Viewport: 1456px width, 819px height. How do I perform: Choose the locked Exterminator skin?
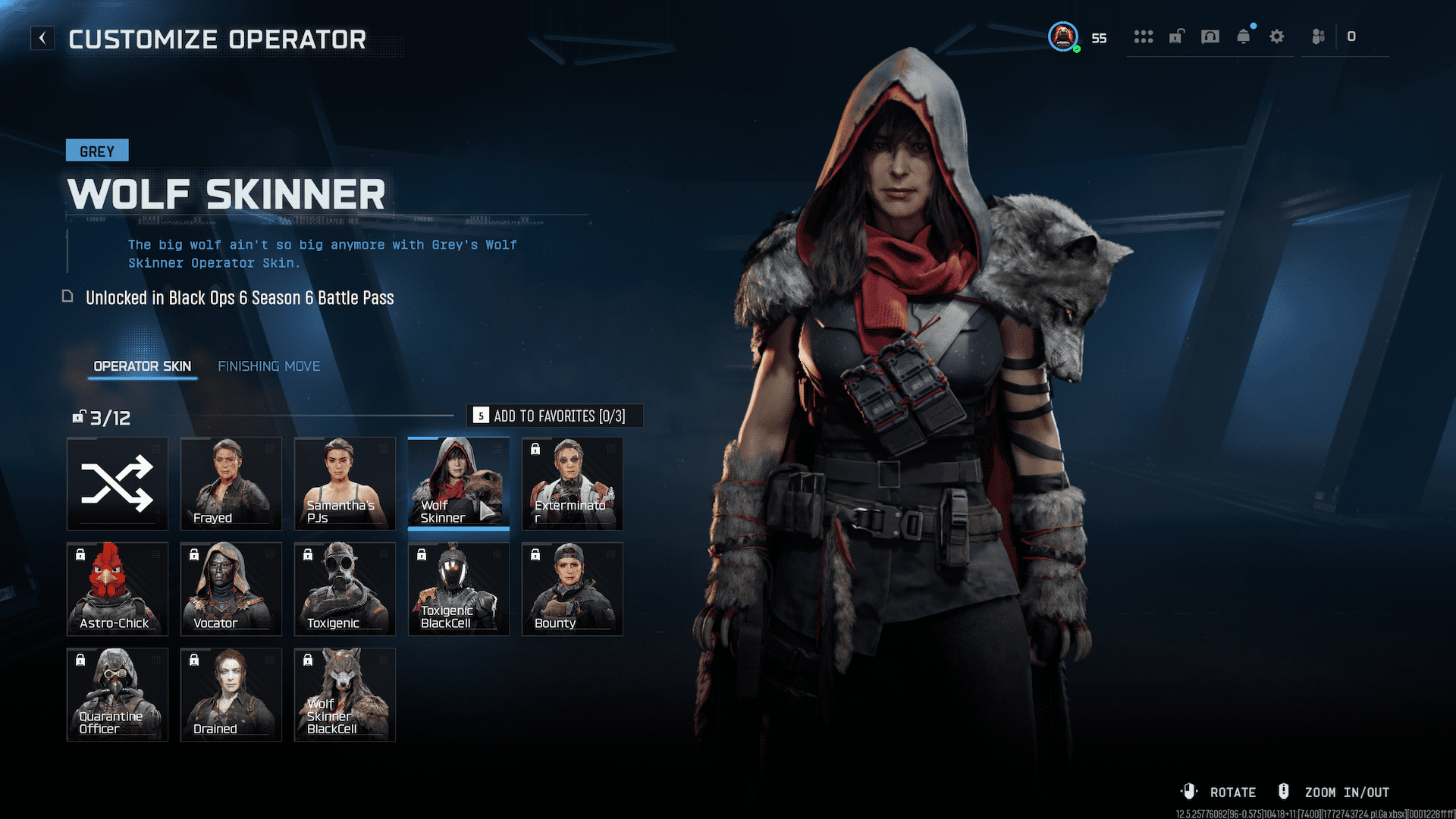(x=573, y=484)
